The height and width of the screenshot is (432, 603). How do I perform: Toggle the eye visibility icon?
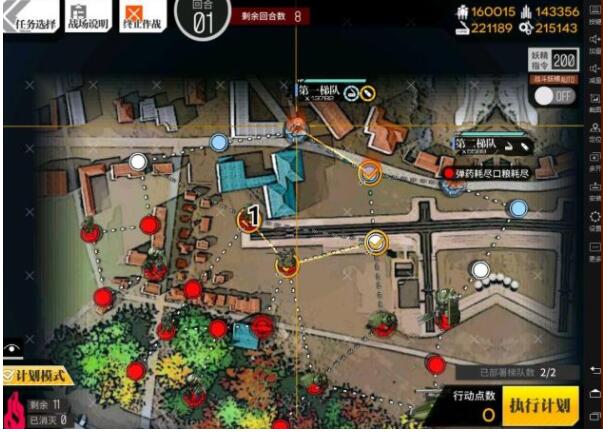pos(13,350)
